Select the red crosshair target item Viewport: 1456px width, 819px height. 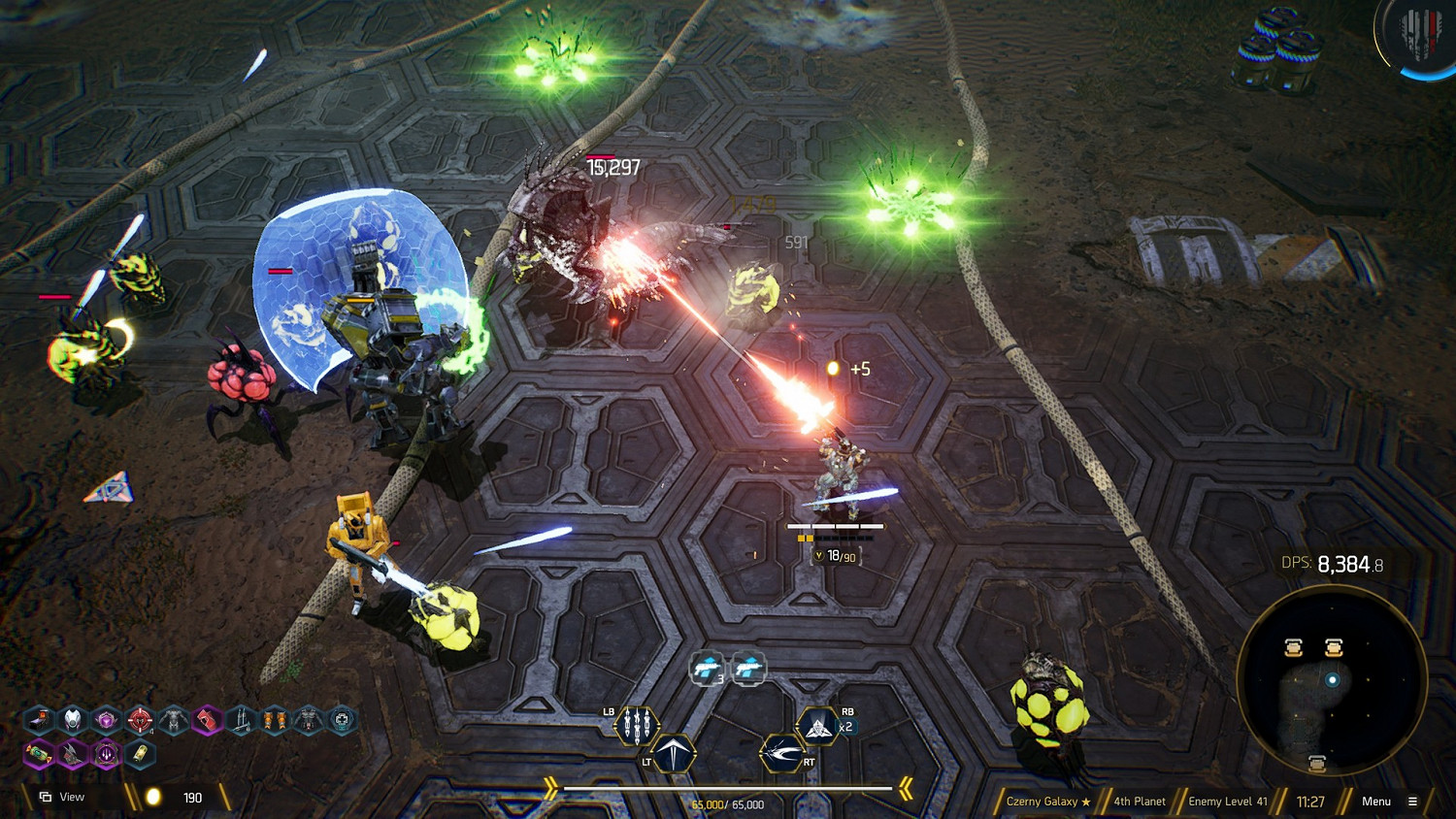pos(140,720)
